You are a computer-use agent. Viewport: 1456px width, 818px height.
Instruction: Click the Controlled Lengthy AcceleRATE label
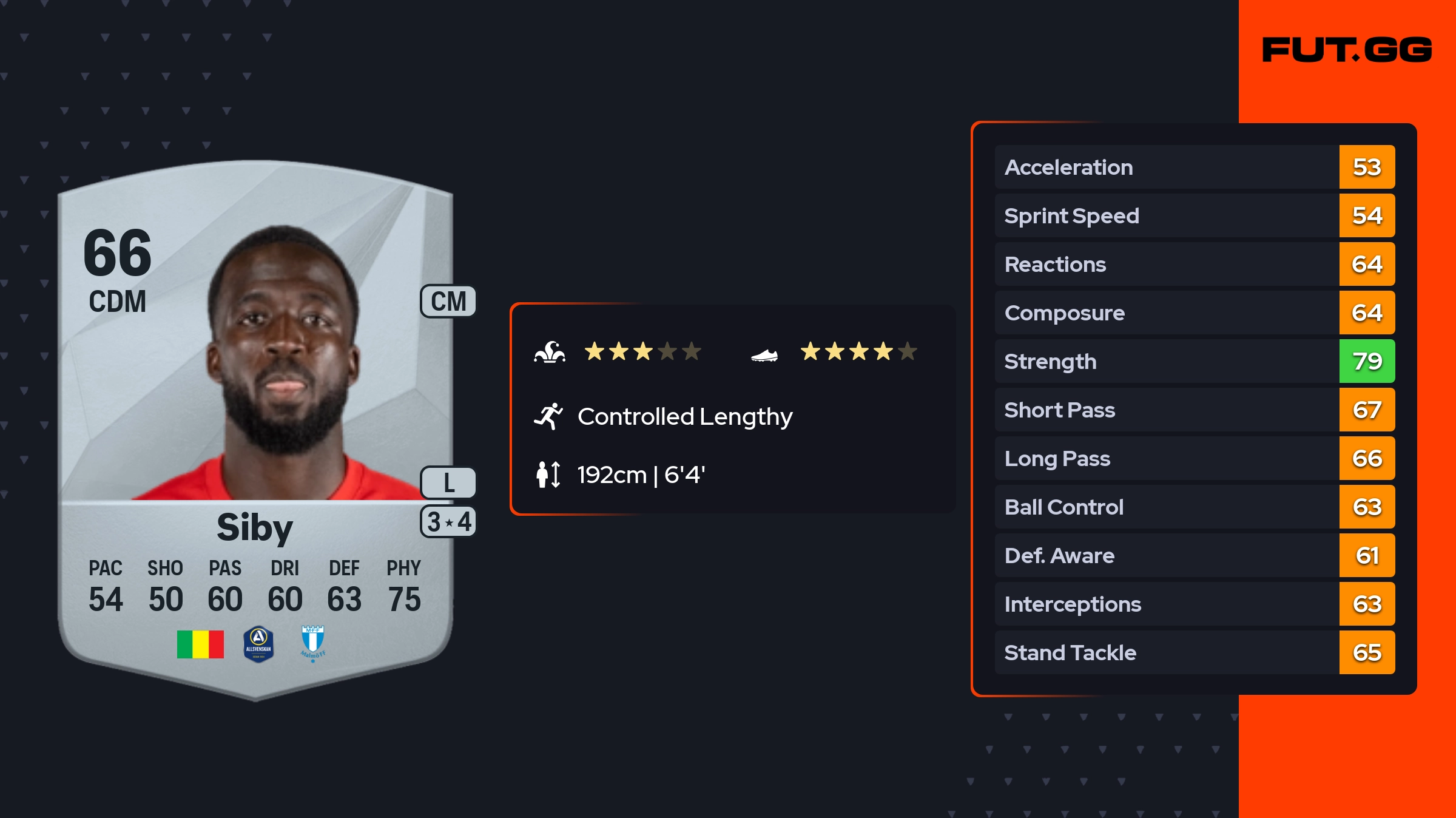pyautogui.click(x=684, y=417)
